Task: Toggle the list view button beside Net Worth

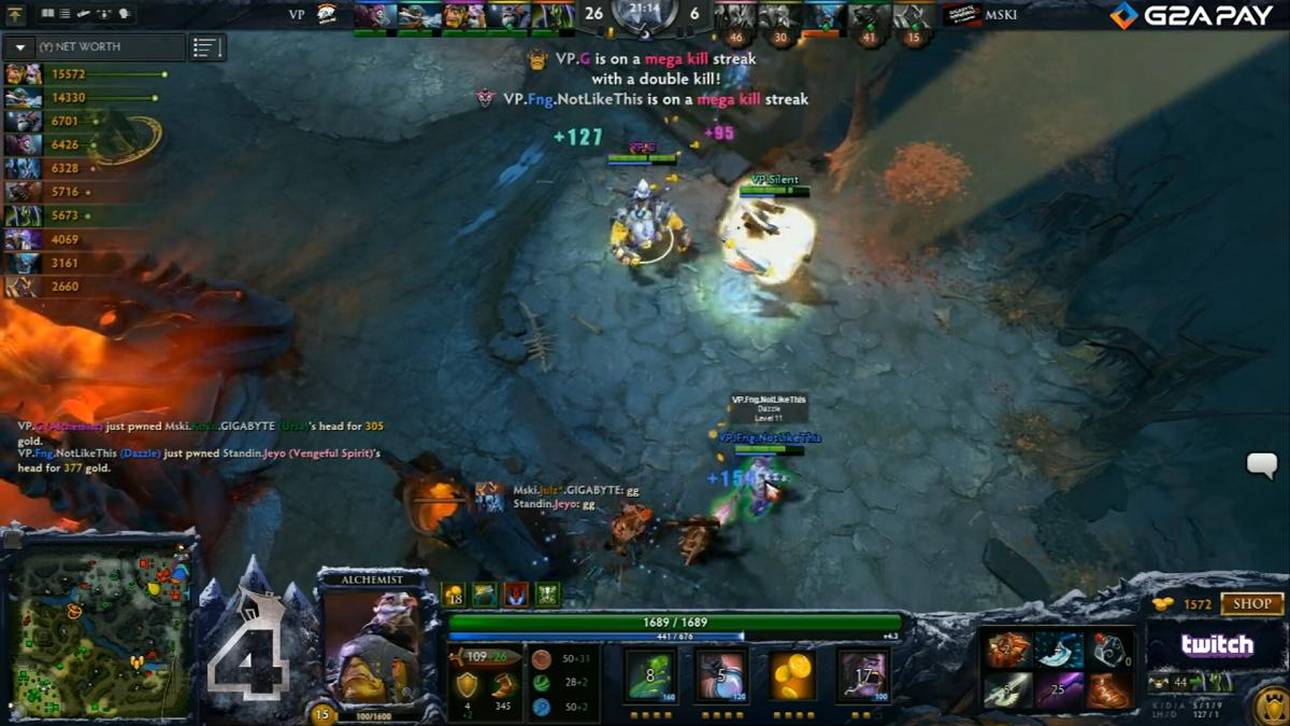Action: [x=206, y=47]
